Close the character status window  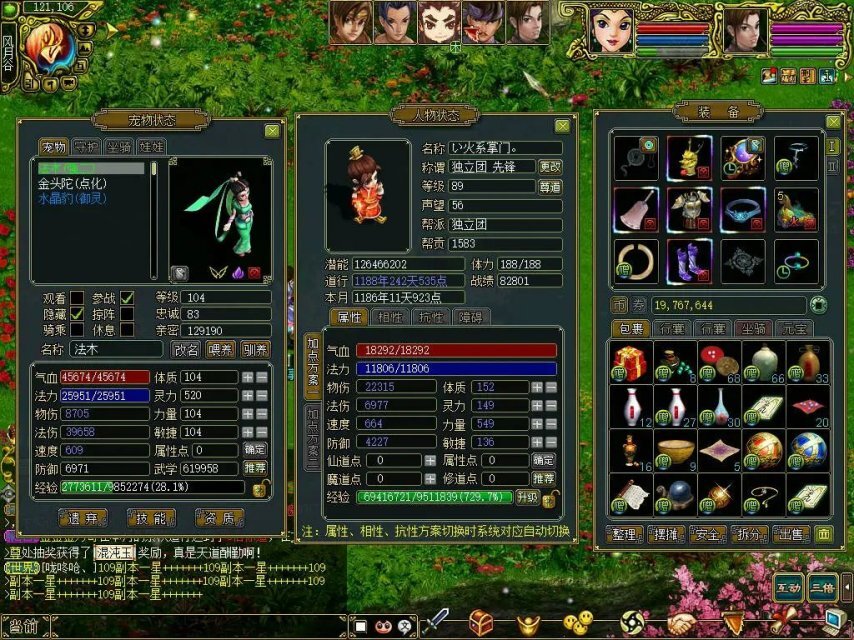point(563,126)
